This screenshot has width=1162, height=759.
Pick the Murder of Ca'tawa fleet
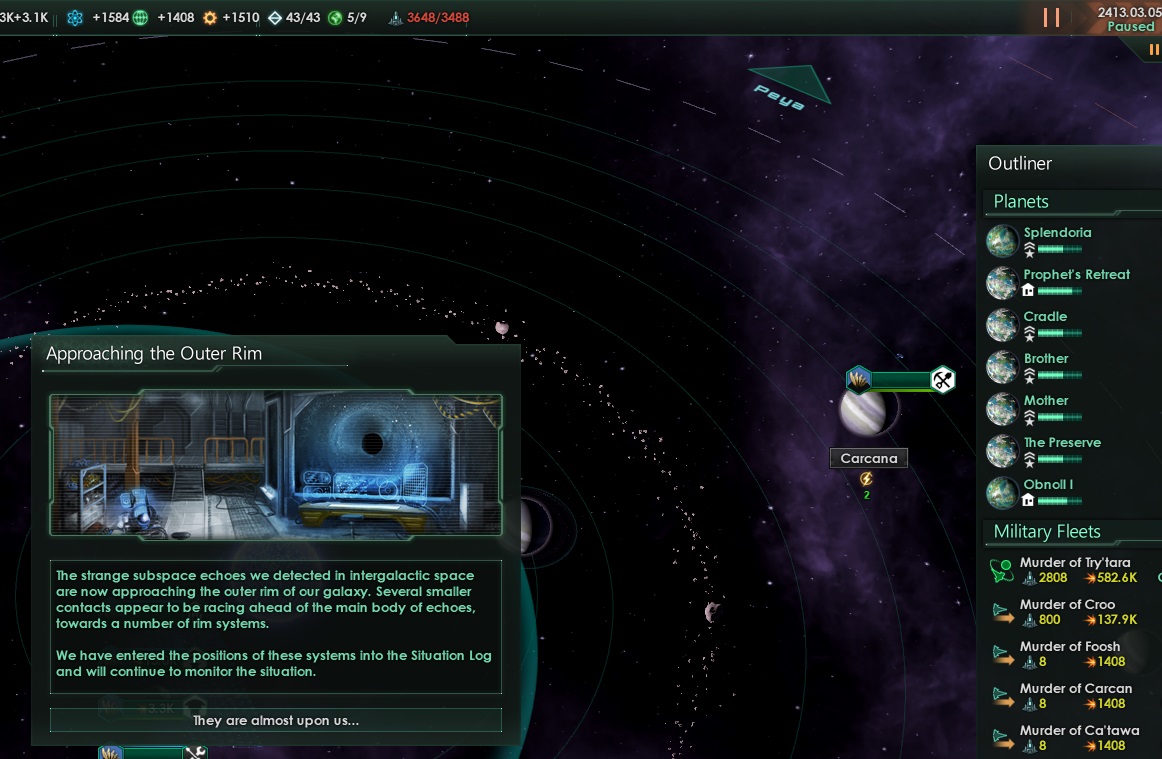pos(1079,731)
